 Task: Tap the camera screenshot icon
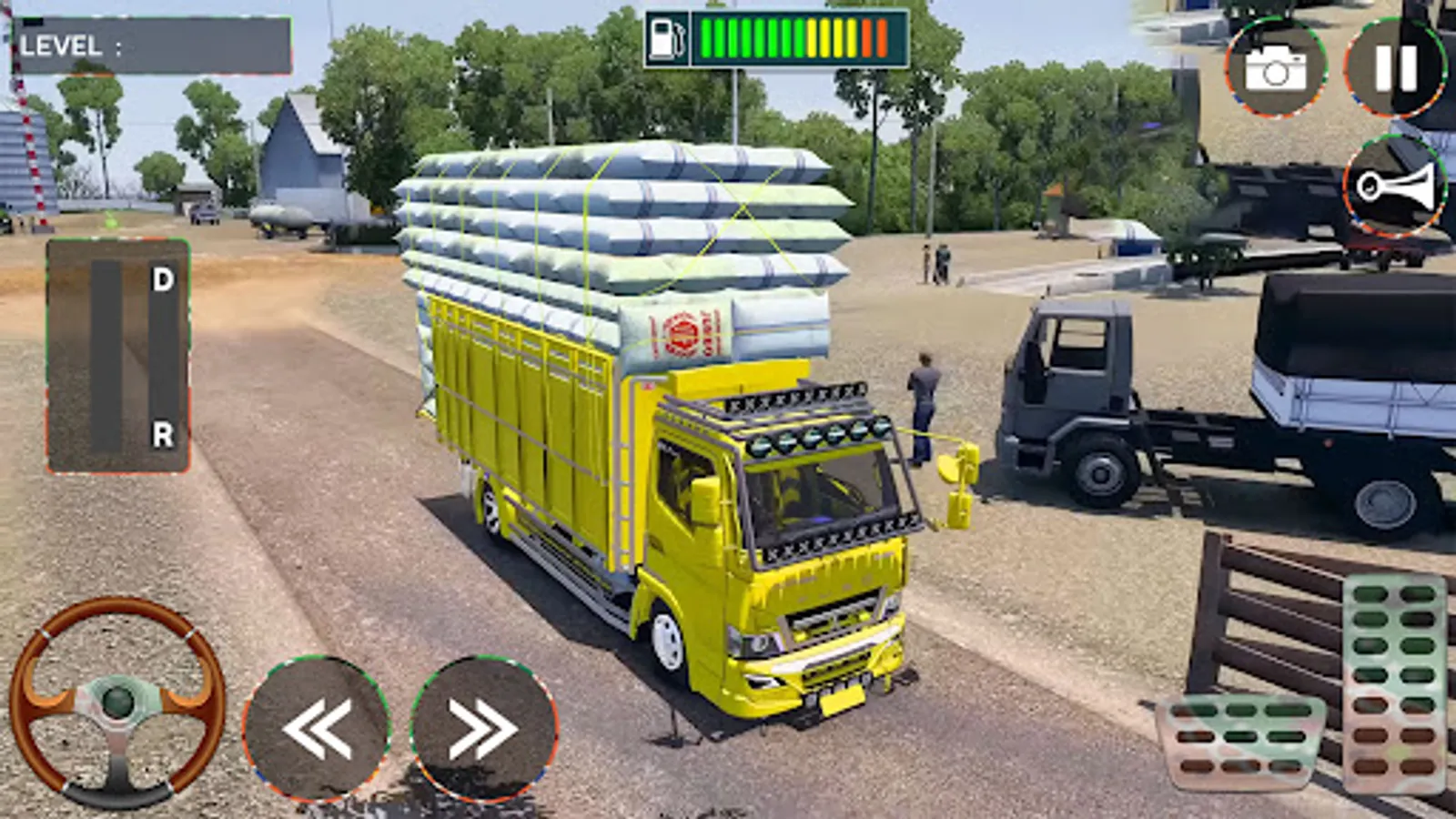1279,64
